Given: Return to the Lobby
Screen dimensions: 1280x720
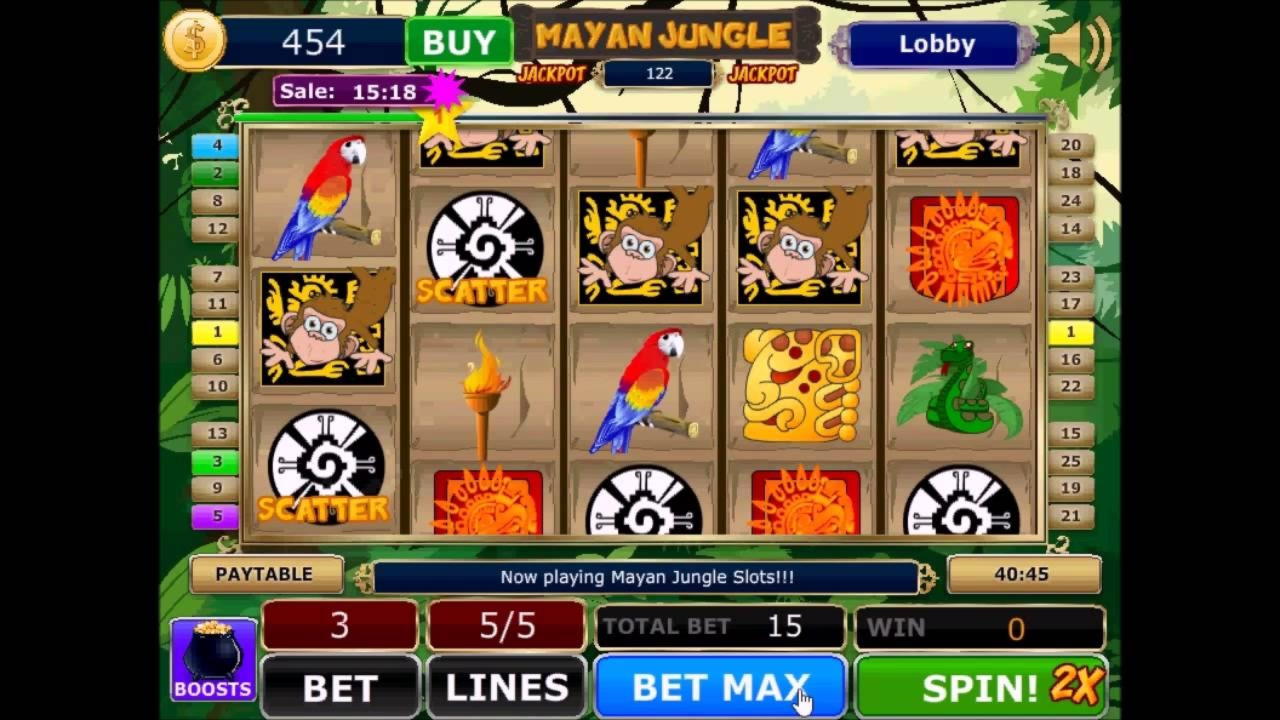Looking at the screenshot, I should click(x=933, y=44).
